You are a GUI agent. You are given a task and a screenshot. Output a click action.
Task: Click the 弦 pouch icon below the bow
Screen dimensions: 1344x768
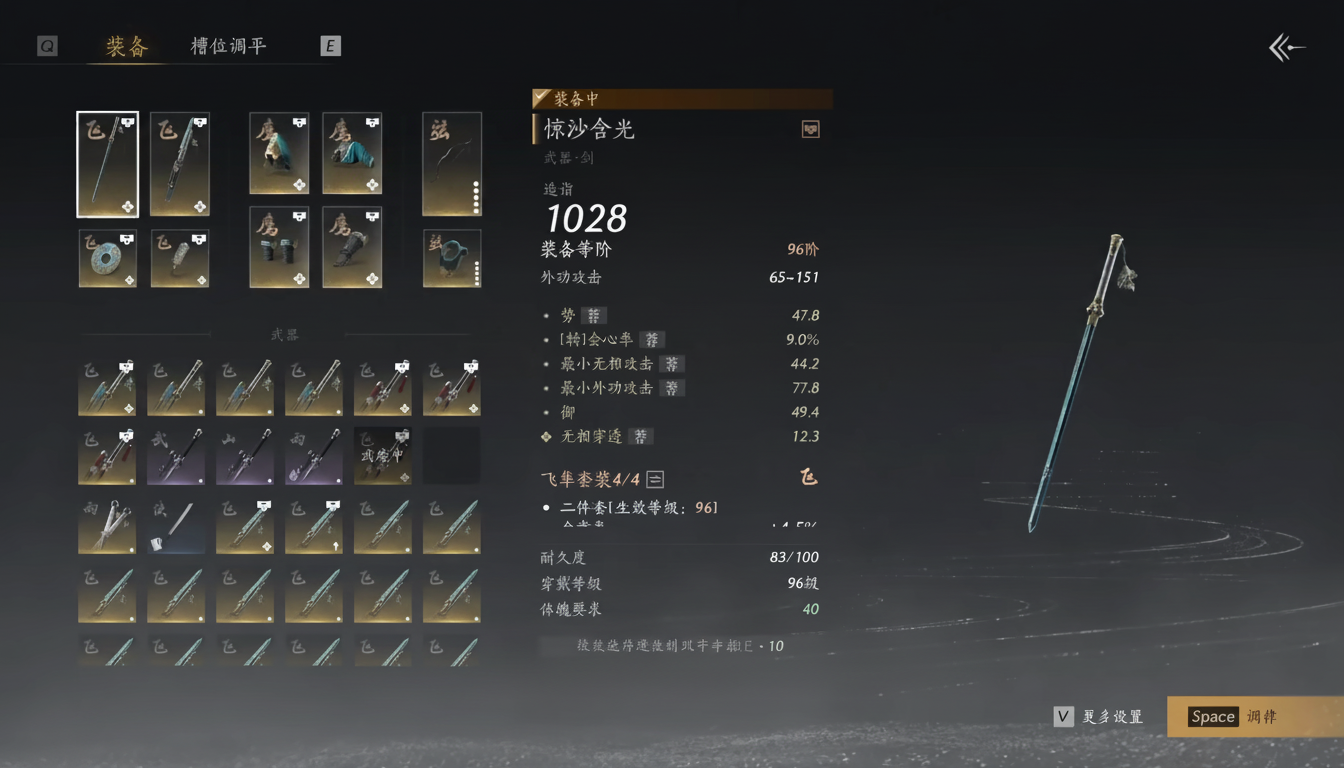[451, 257]
